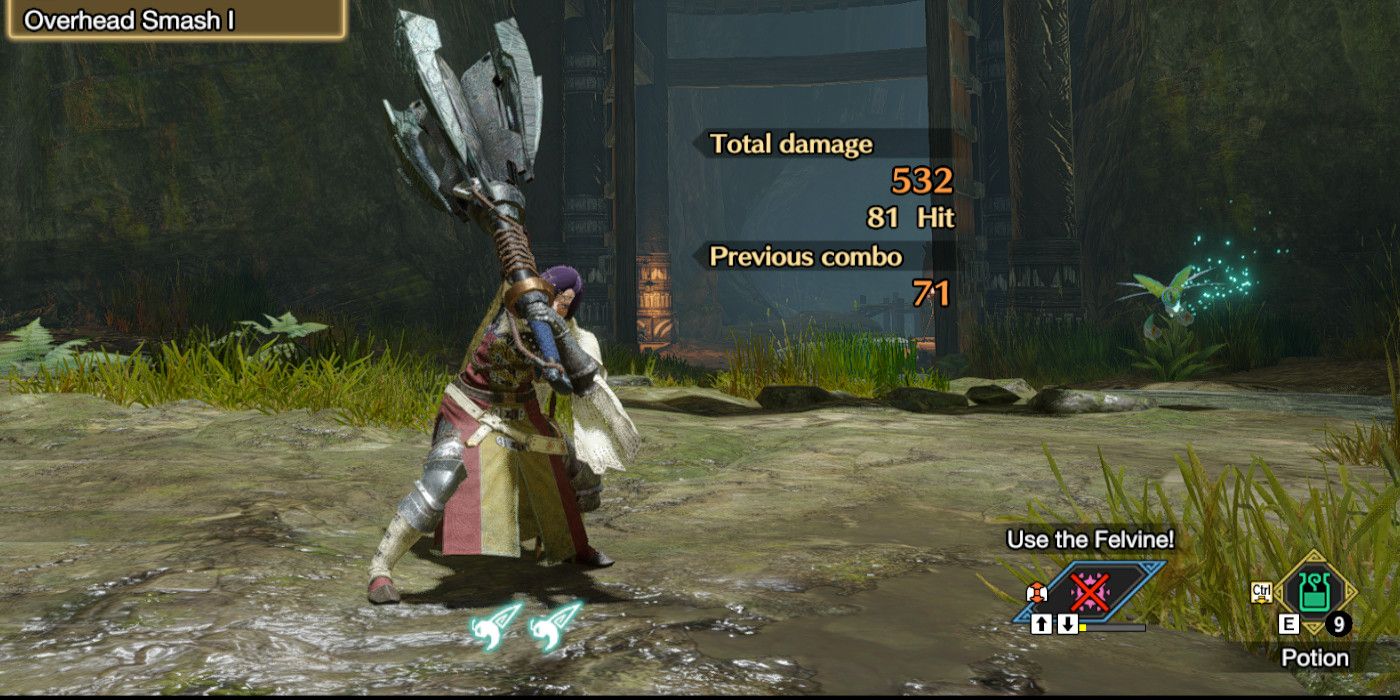Image resolution: width=1400 pixels, height=700 pixels.
Task: Activate the Use the Felvine action icon
Action: tap(1088, 591)
